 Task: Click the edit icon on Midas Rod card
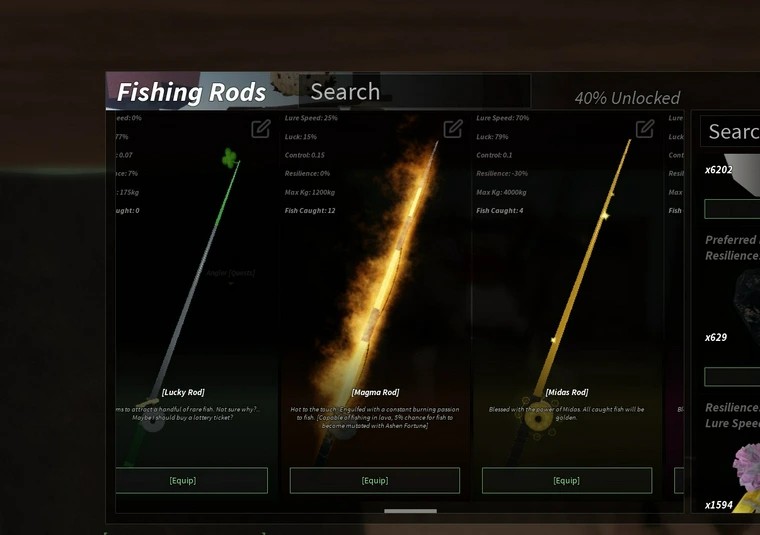click(645, 129)
